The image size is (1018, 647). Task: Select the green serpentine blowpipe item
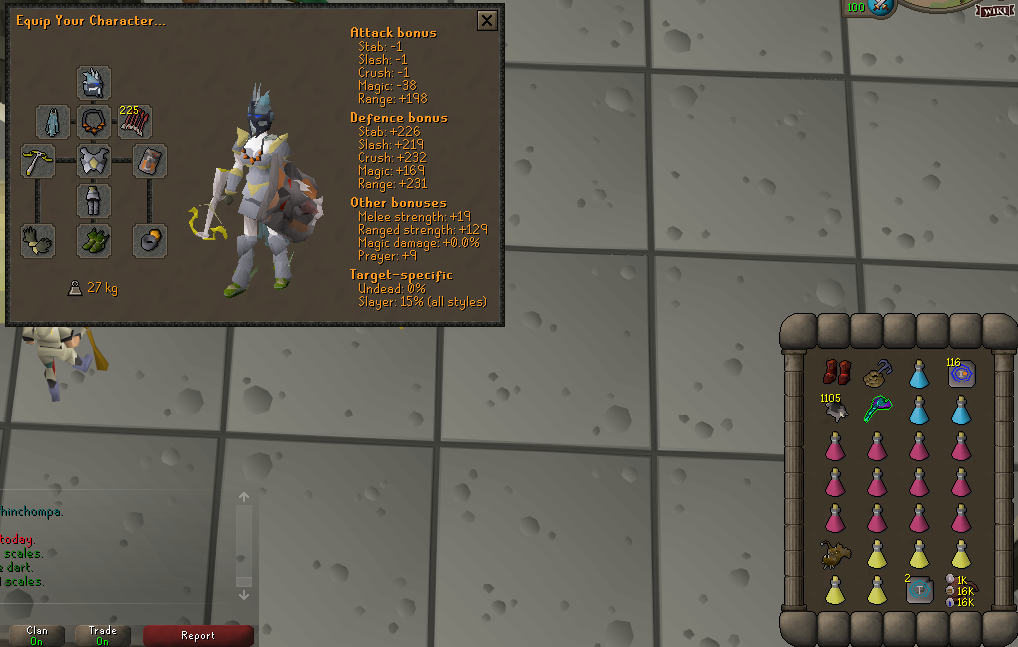[x=877, y=409]
